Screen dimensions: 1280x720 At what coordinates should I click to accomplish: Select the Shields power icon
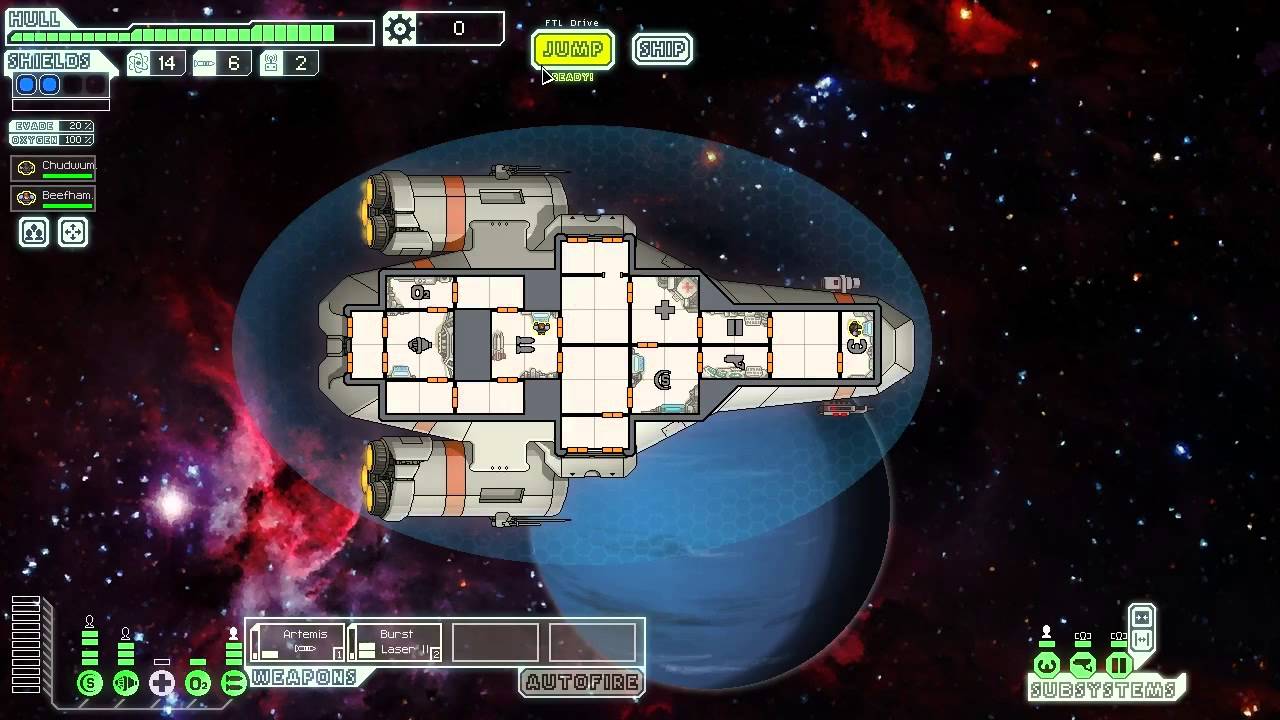(90, 683)
